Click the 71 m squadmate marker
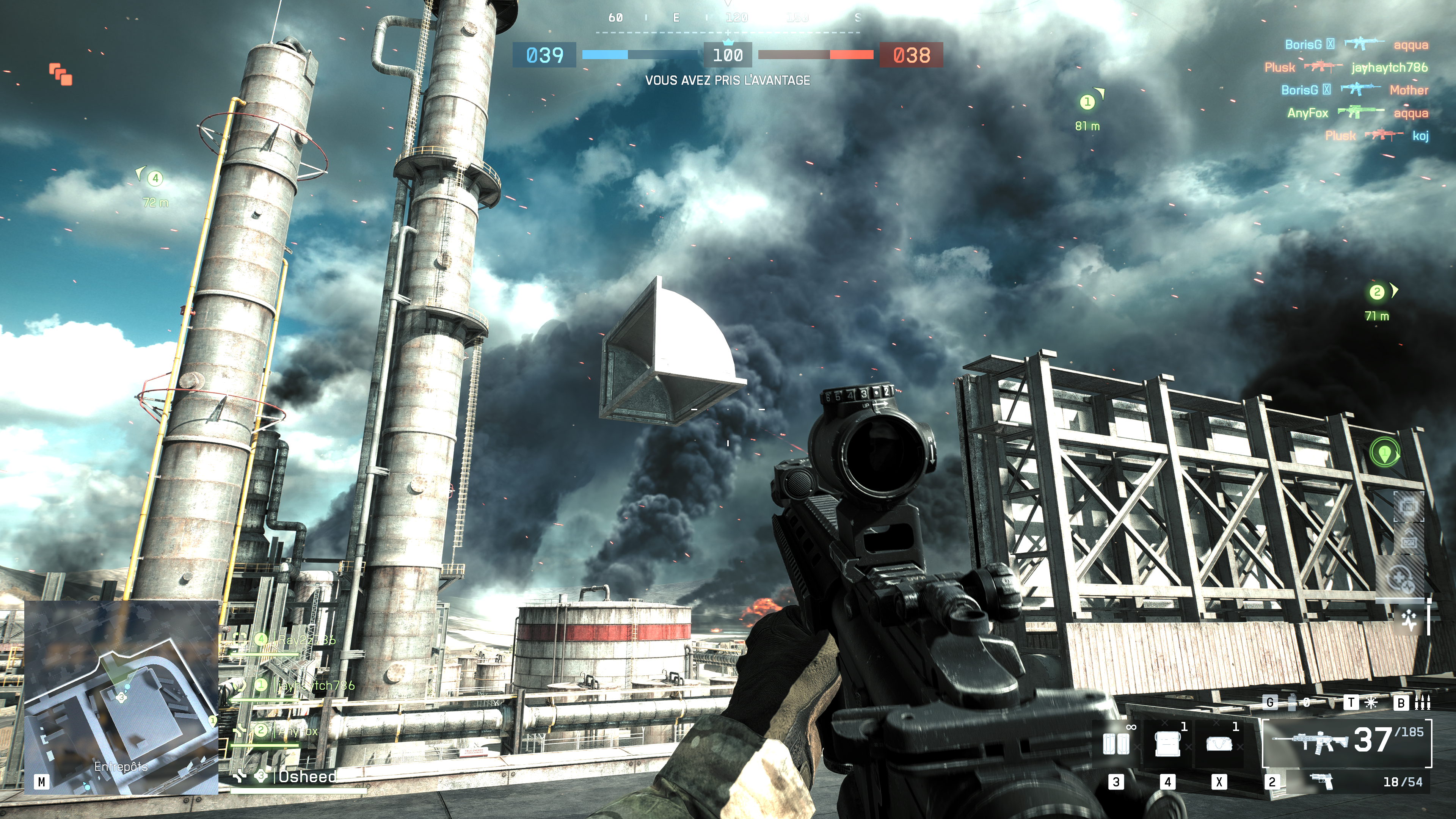The image size is (1456, 819). point(1376,292)
